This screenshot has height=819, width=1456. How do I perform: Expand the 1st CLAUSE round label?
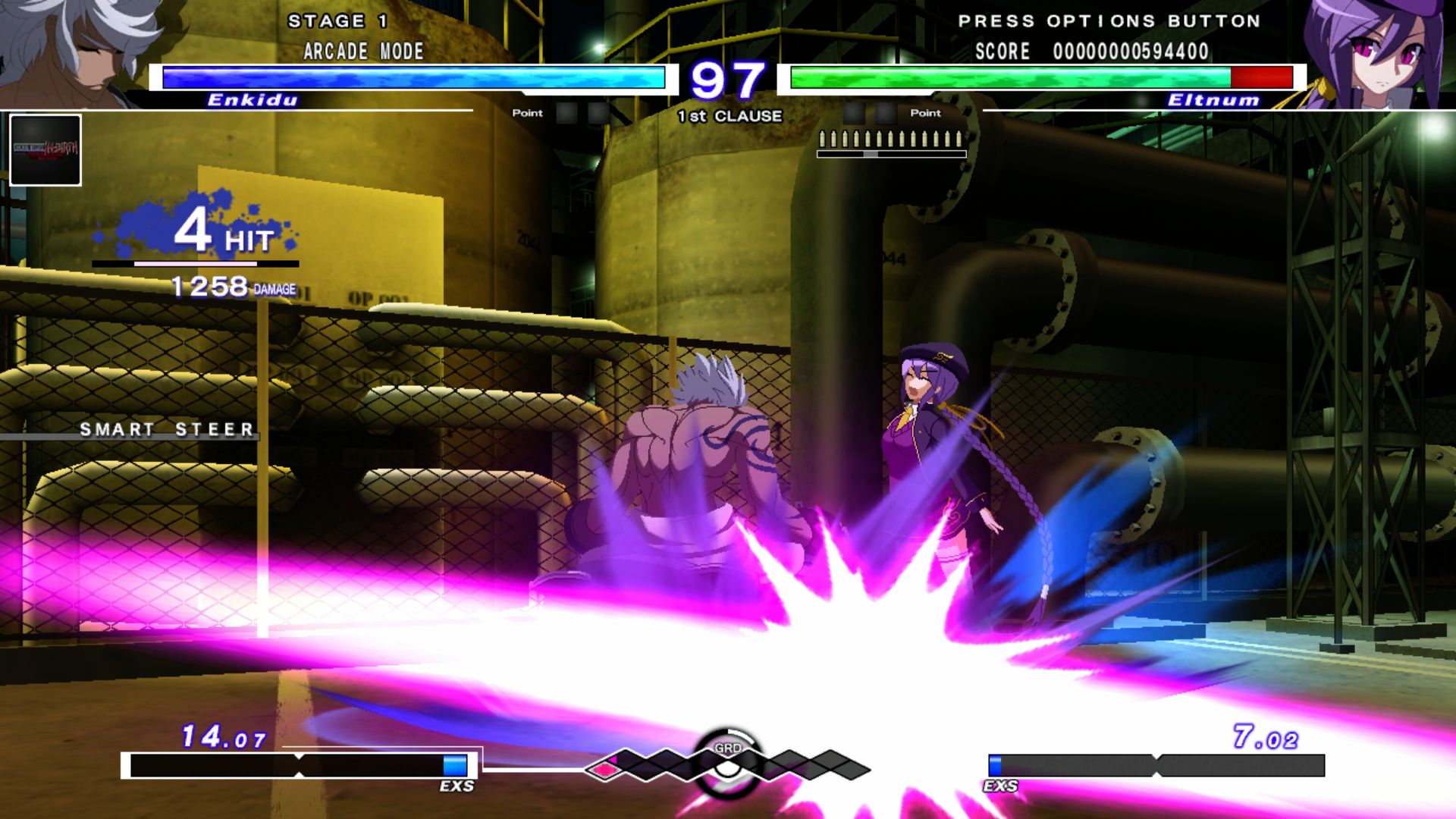coord(728,116)
